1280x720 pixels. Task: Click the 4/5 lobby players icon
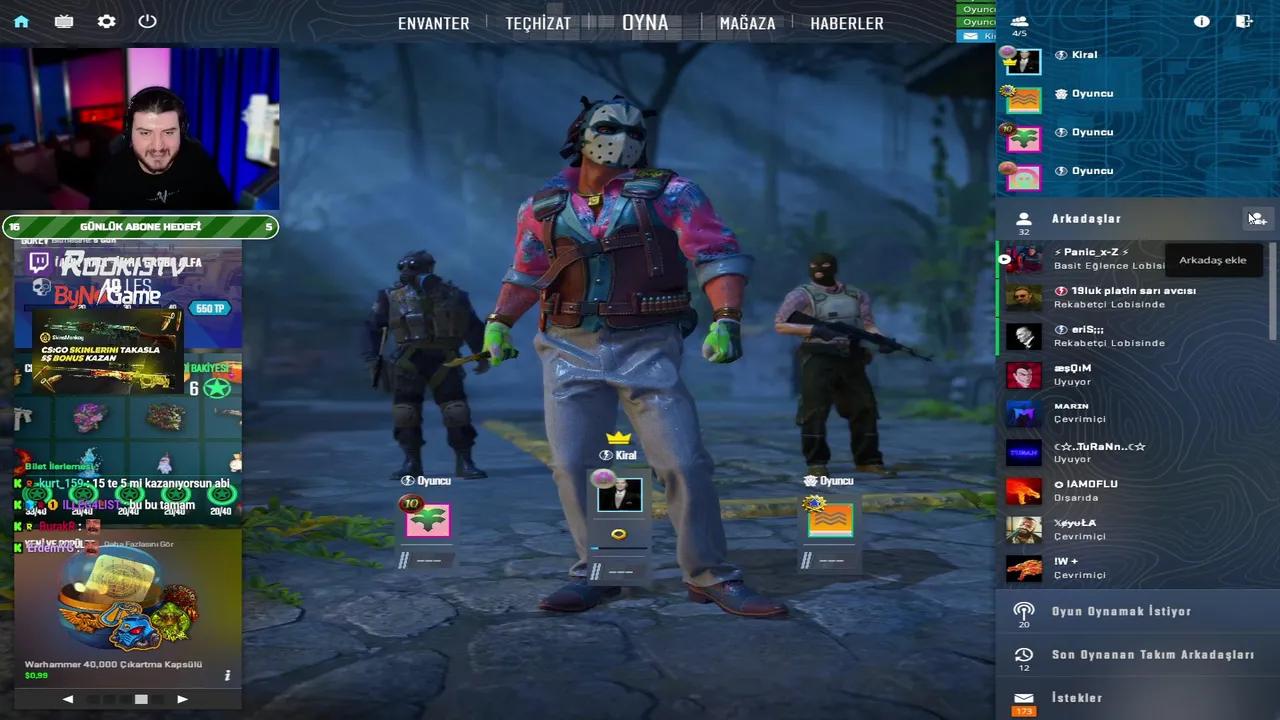[1019, 20]
